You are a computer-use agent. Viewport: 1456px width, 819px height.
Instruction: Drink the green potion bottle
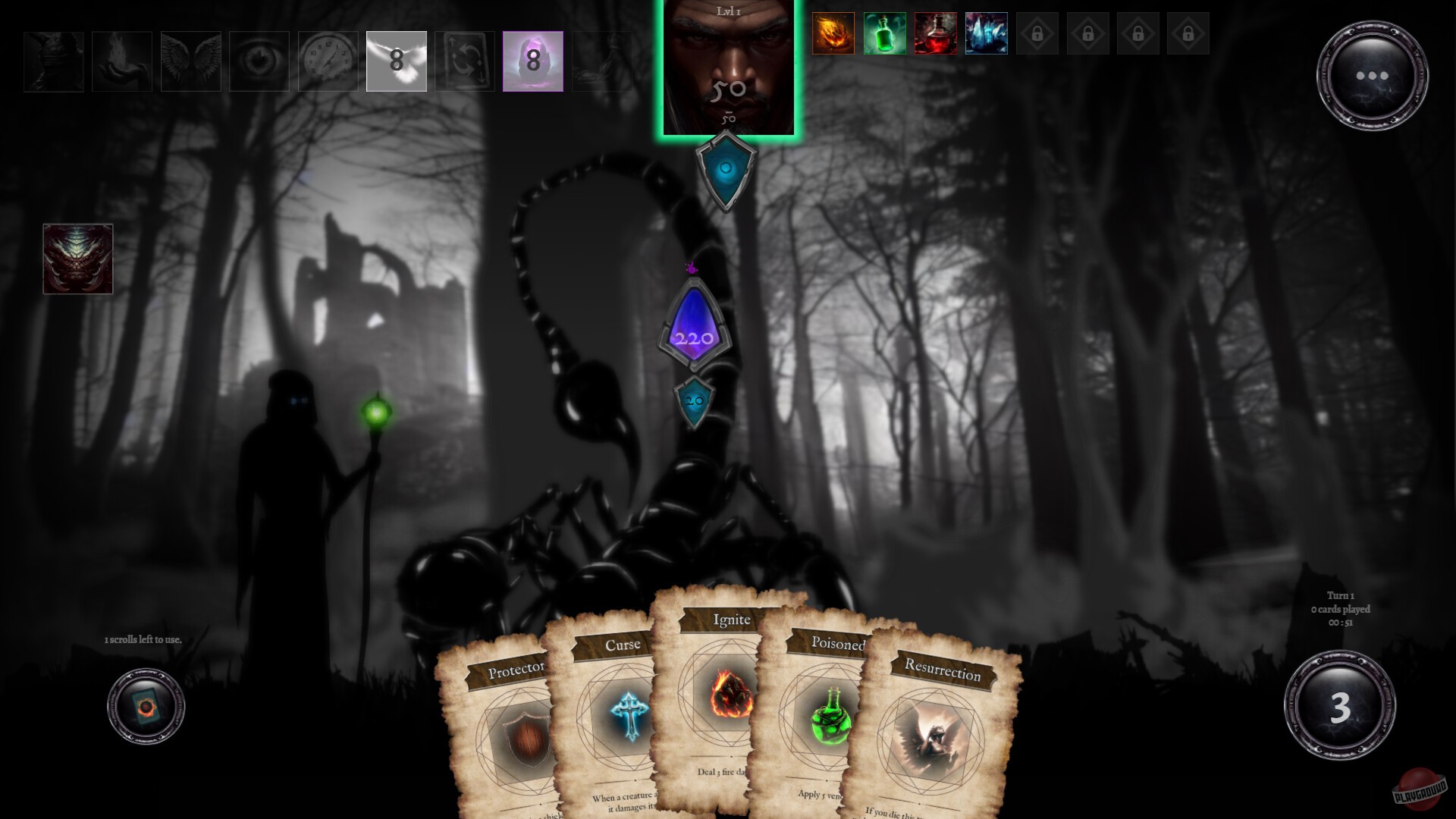pyautogui.click(x=883, y=33)
